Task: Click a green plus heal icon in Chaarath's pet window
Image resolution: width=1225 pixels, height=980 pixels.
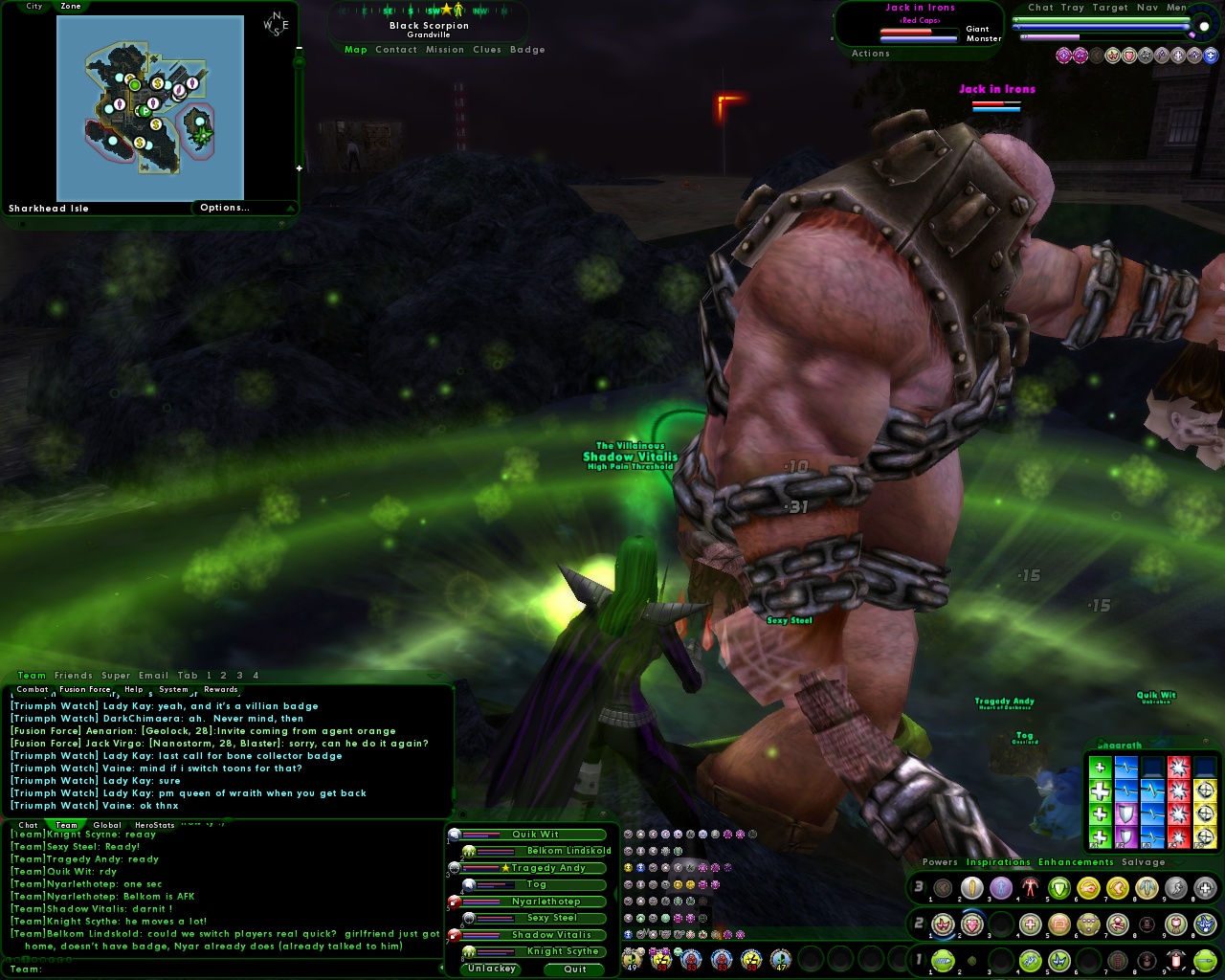Action: [x=1100, y=791]
